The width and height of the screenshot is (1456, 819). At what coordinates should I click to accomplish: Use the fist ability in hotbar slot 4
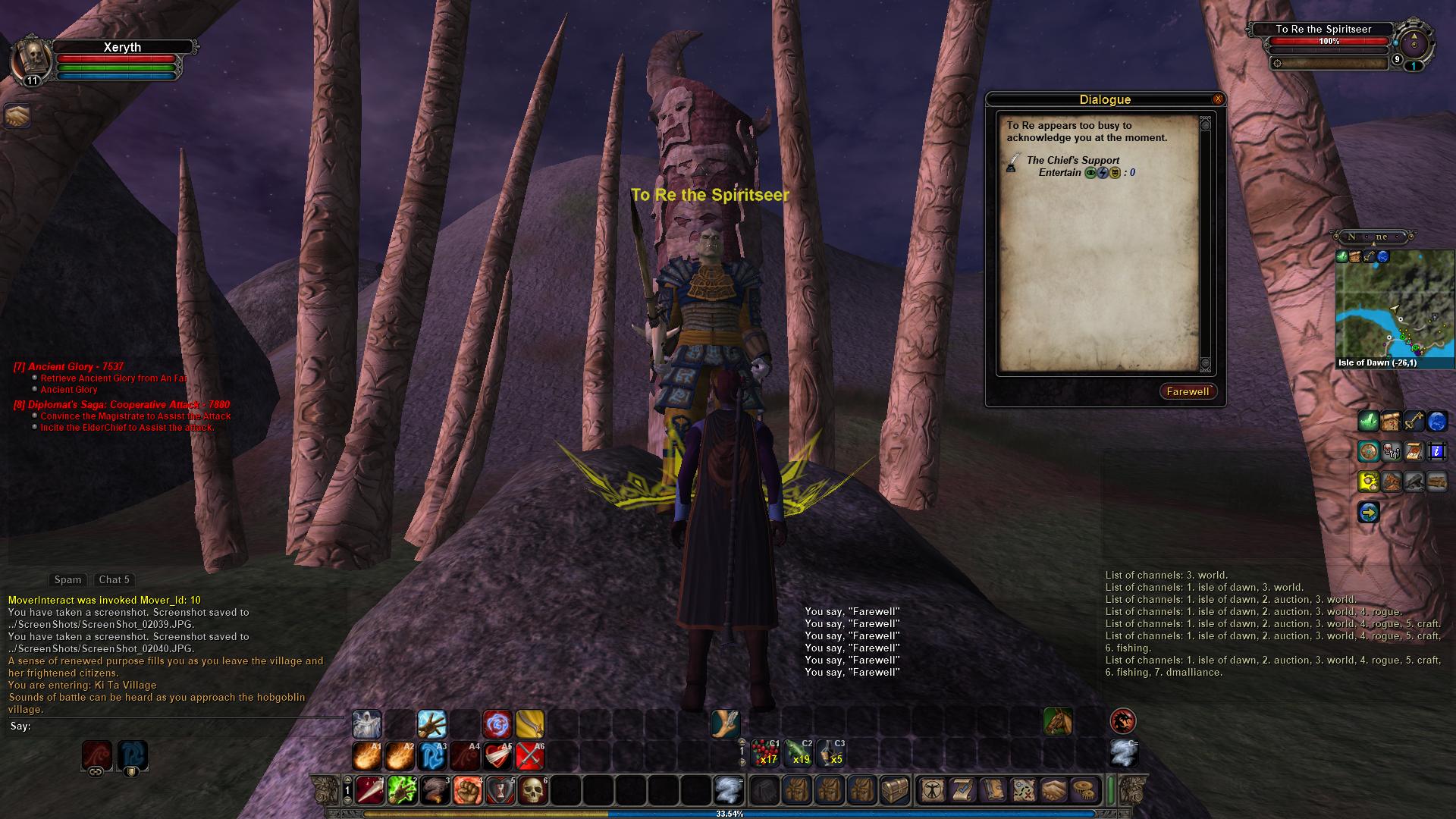pos(468,790)
